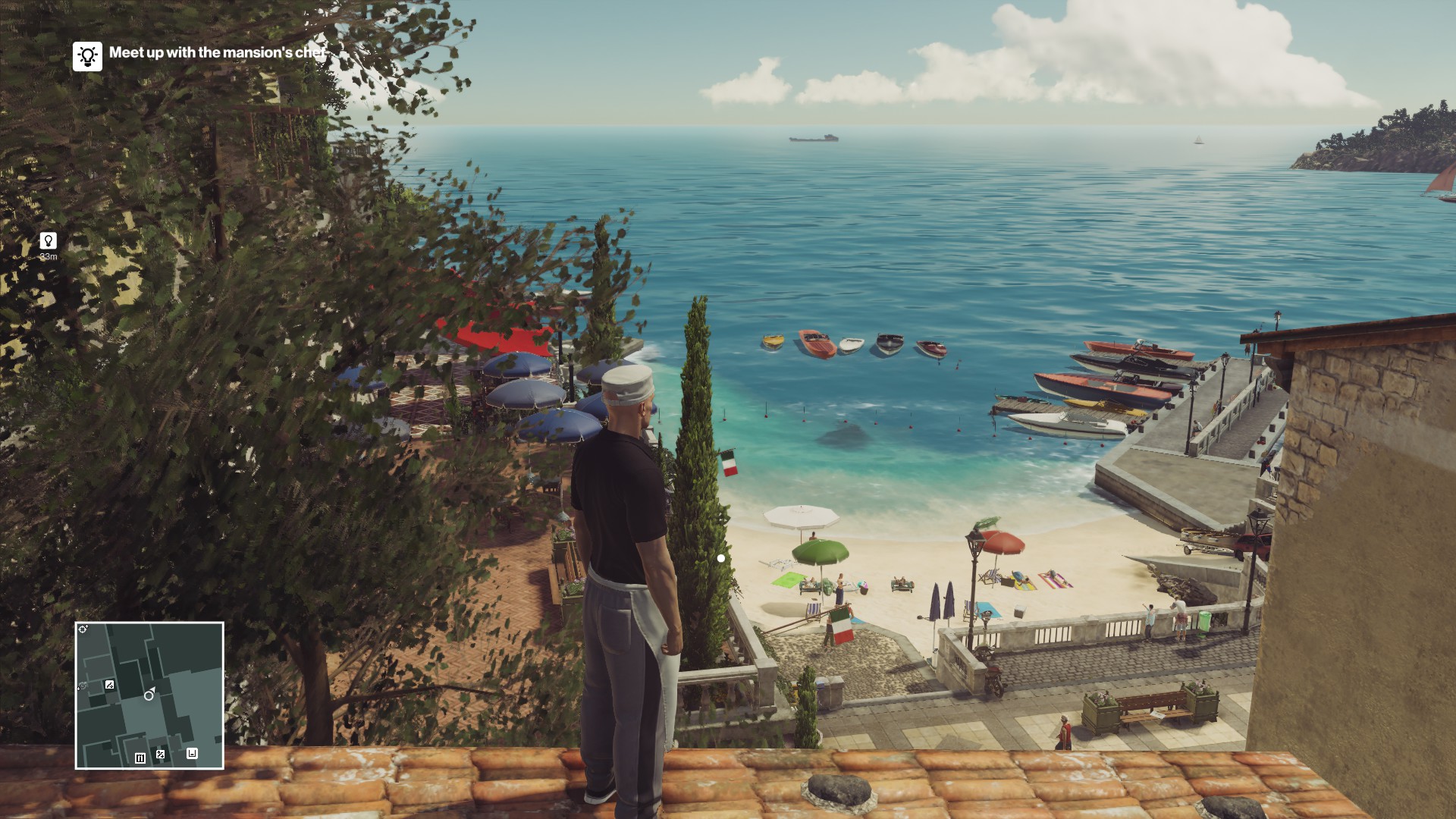Click the lightbulb opportunity icon beside the objective
Viewport: 1456px width, 819px height.
click(x=87, y=56)
